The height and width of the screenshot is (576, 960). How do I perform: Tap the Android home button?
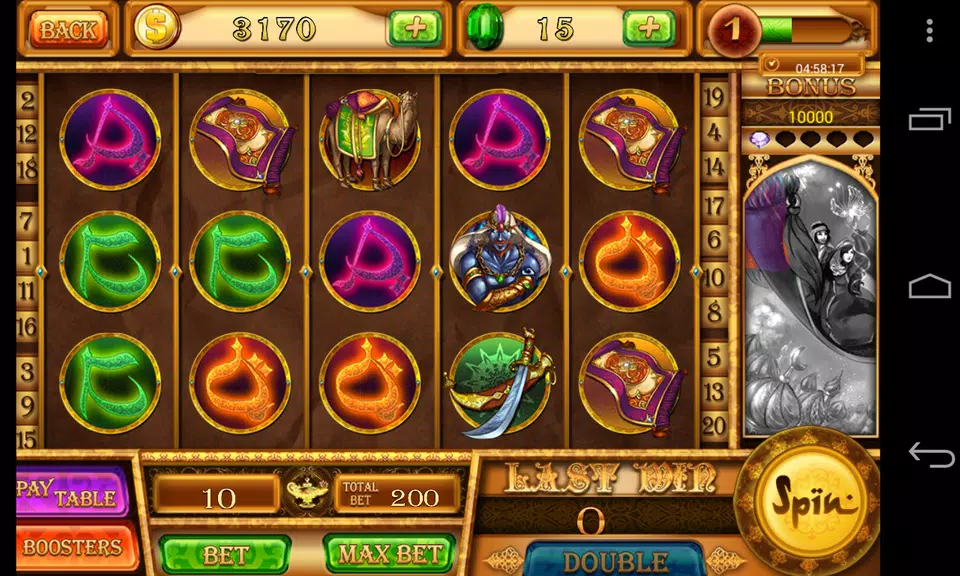(x=929, y=288)
